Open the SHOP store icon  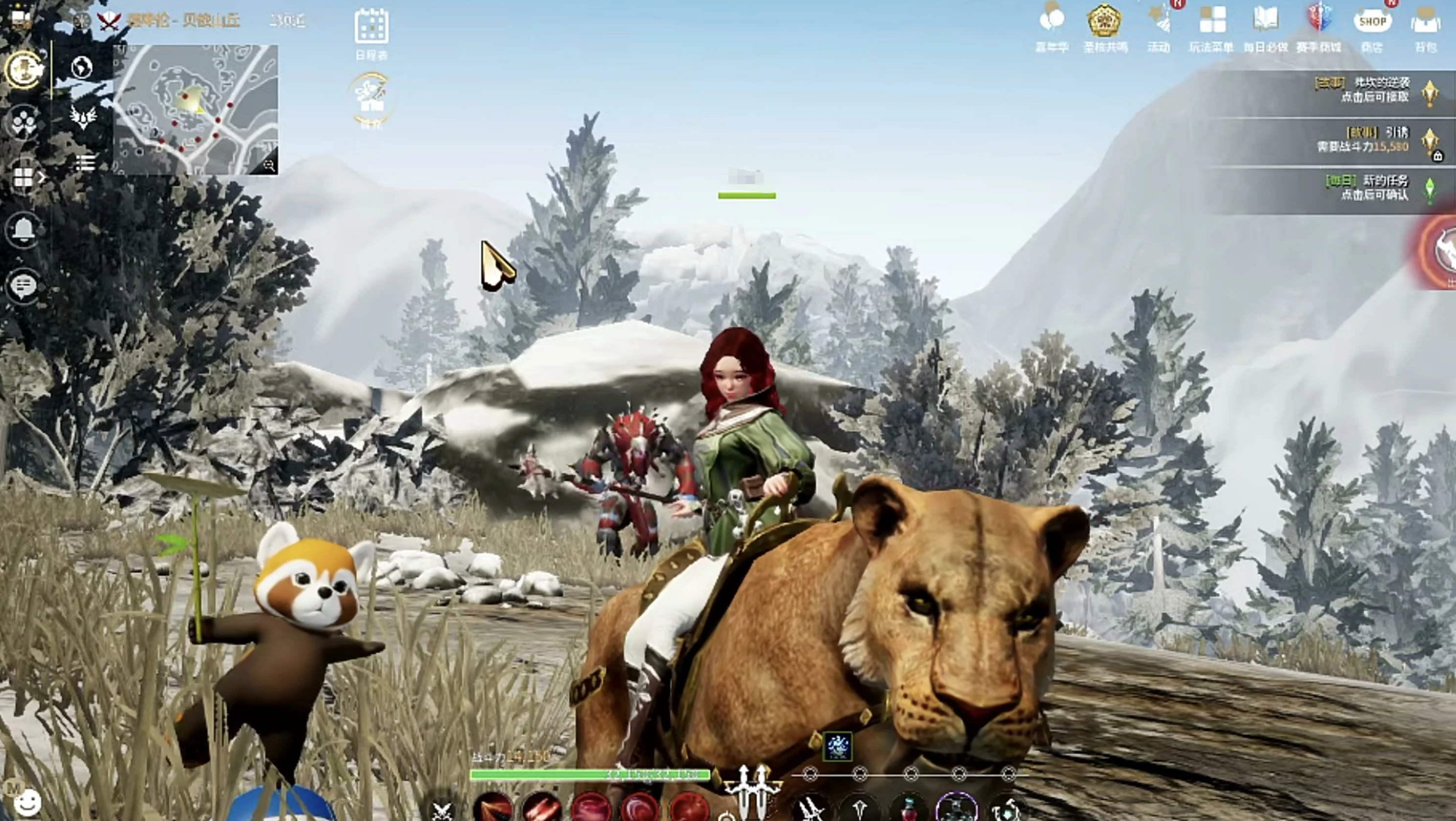[x=1372, y=23]
